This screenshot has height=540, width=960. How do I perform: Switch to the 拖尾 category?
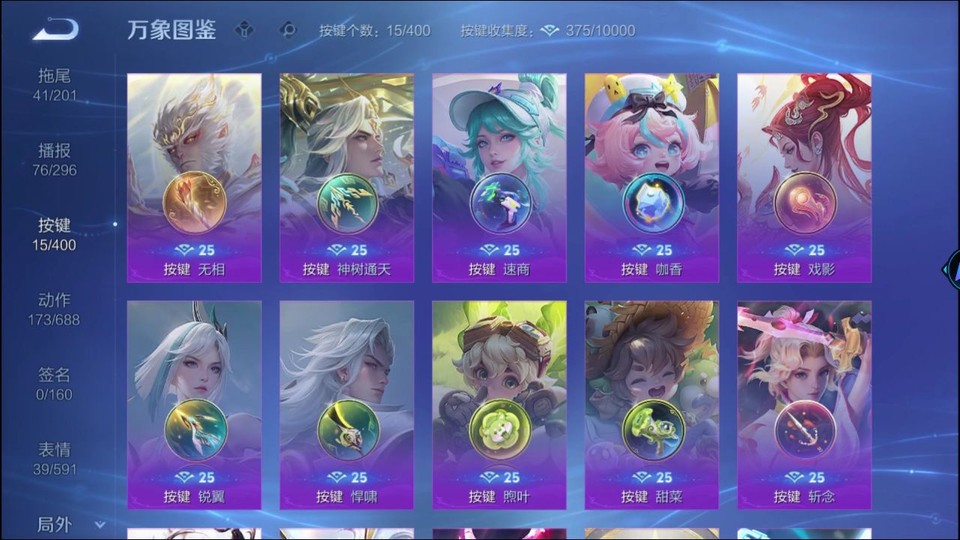click(x=55, y=85)
